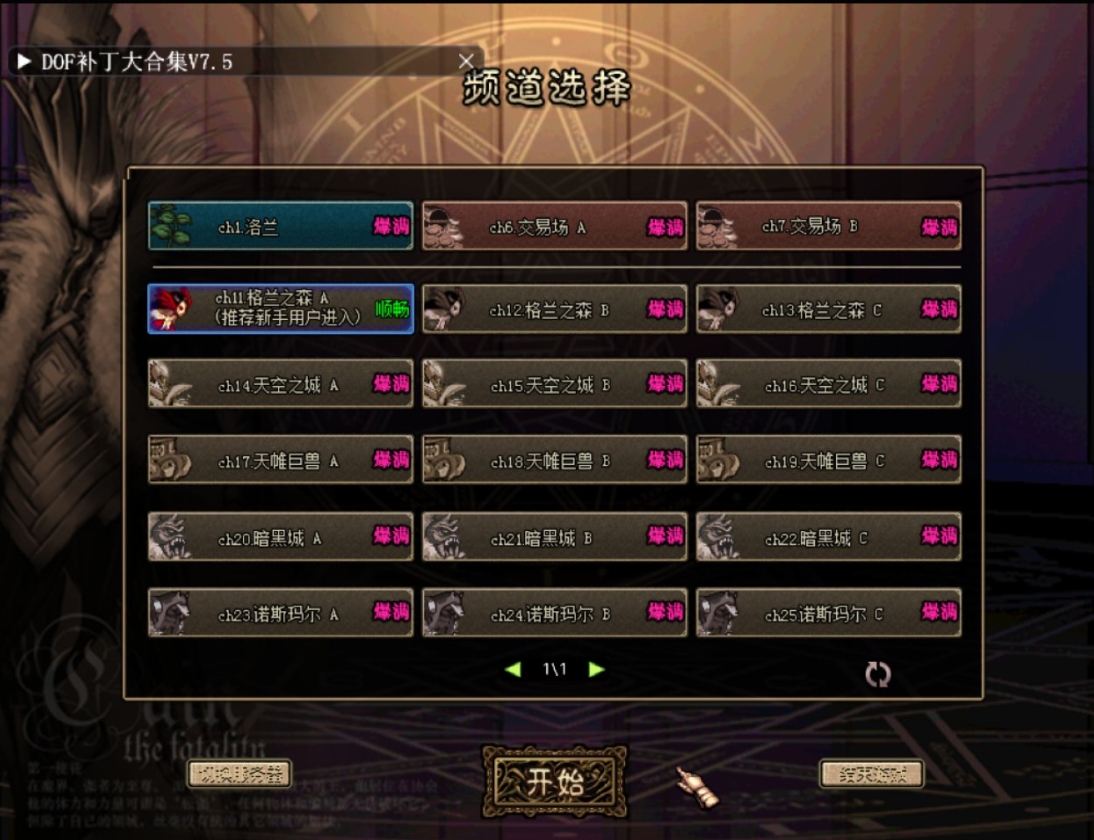Screen dimensions: 1094x840
Task: Go to next channel page arrow
Action: 597,669
